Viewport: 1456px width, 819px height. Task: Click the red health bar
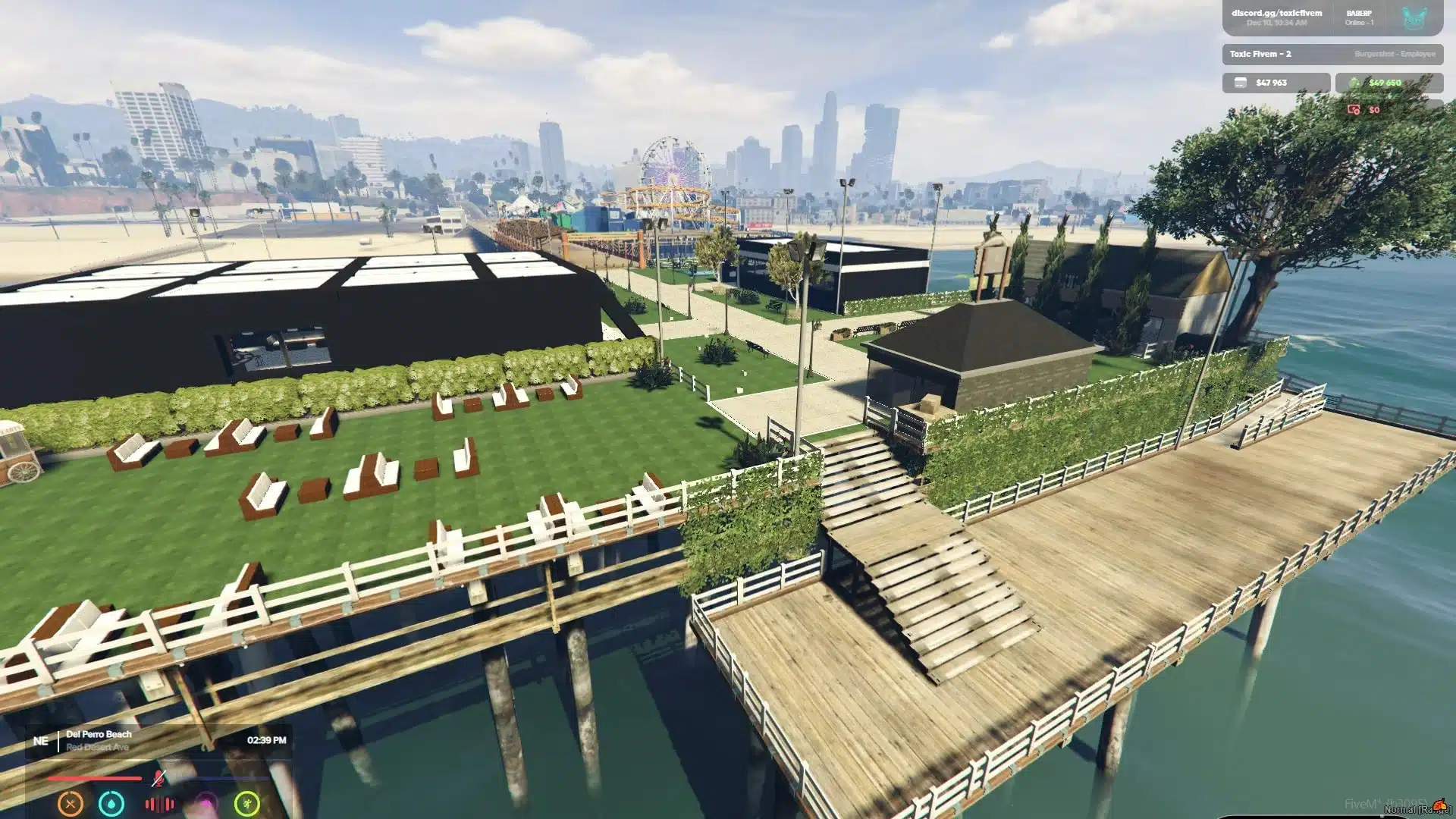pos(95,778)
